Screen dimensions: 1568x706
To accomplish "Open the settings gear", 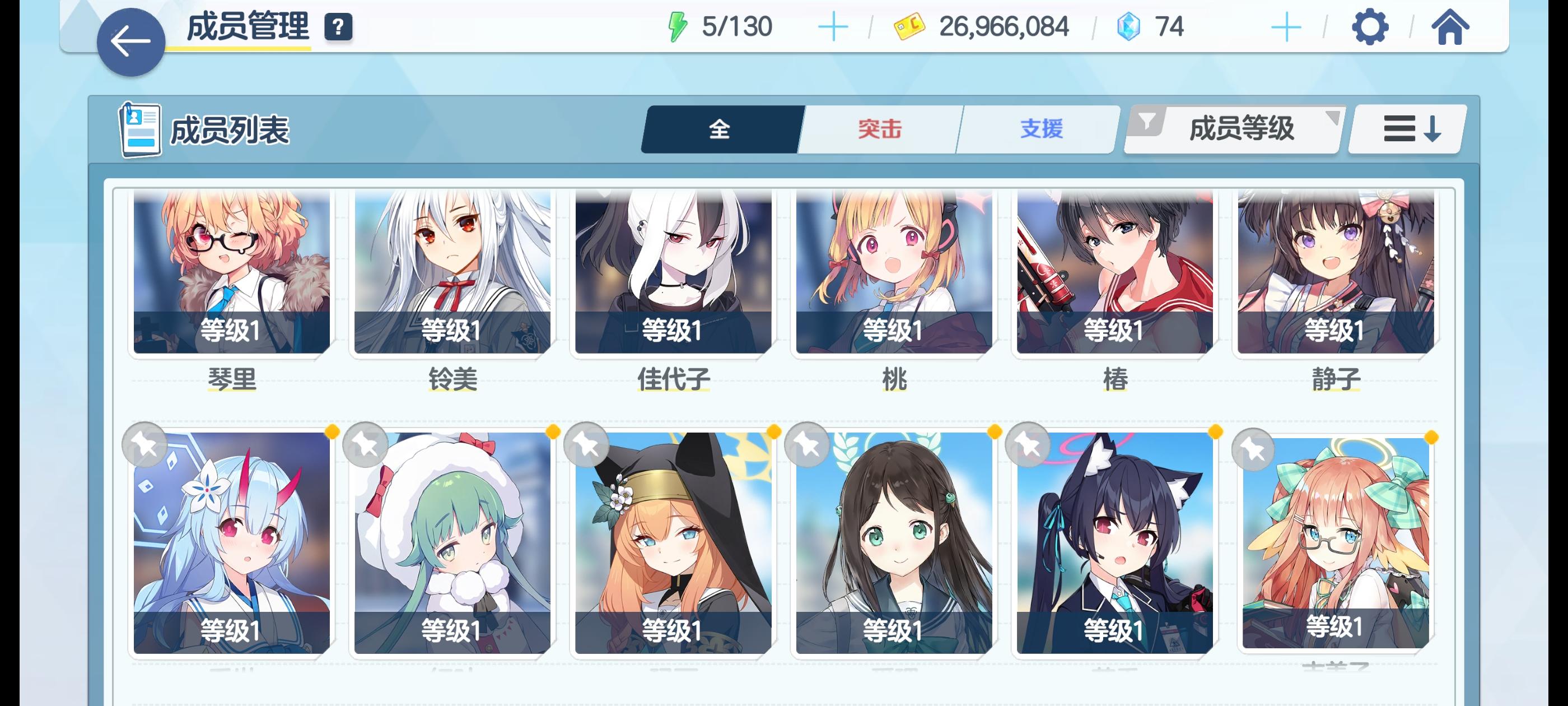I will tap(1371, 26).
